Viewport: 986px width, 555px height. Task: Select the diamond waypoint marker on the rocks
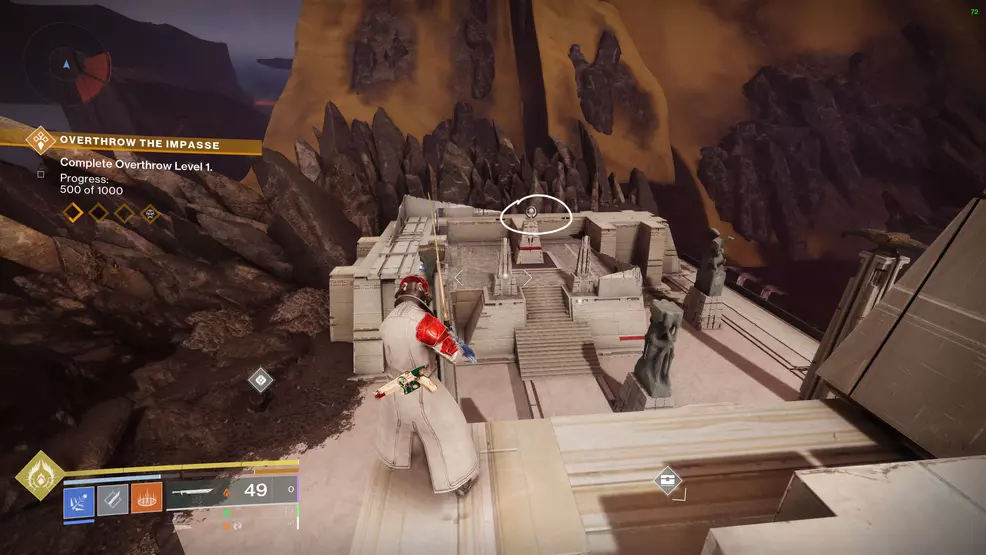coord(259,379)
